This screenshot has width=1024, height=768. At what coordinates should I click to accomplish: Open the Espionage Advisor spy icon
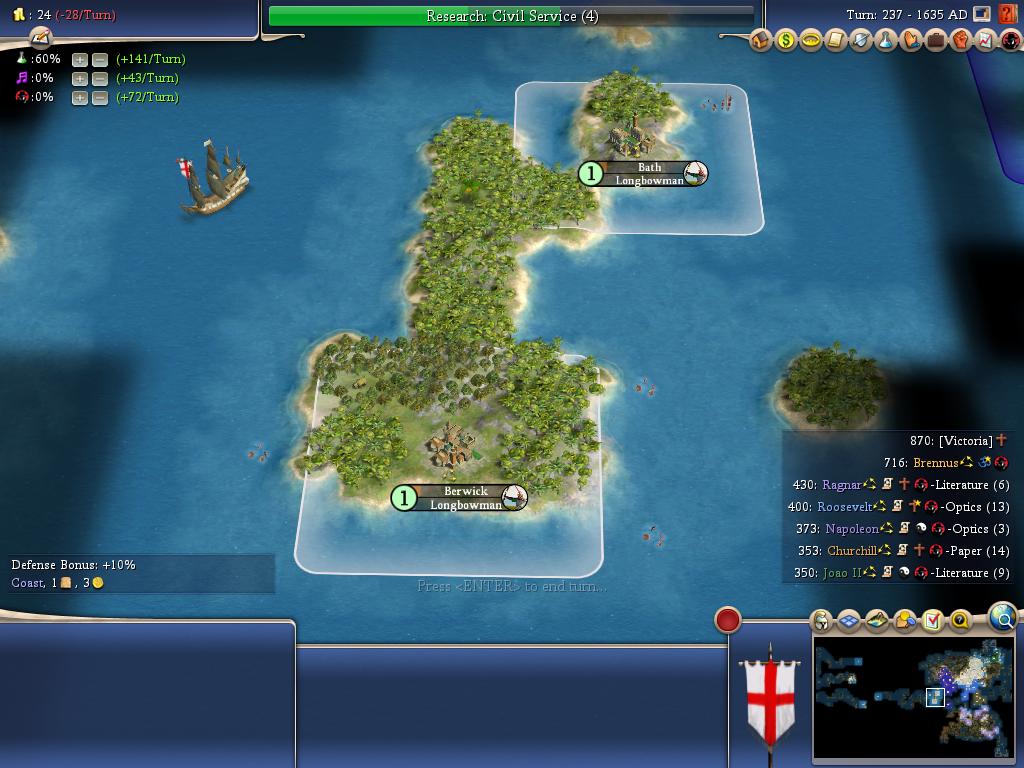[1010, 41]
